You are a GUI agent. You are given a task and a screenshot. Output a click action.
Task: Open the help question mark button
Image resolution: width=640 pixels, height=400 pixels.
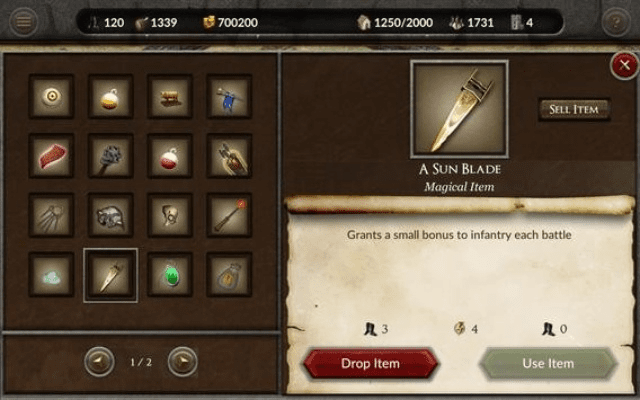[617, 22]
